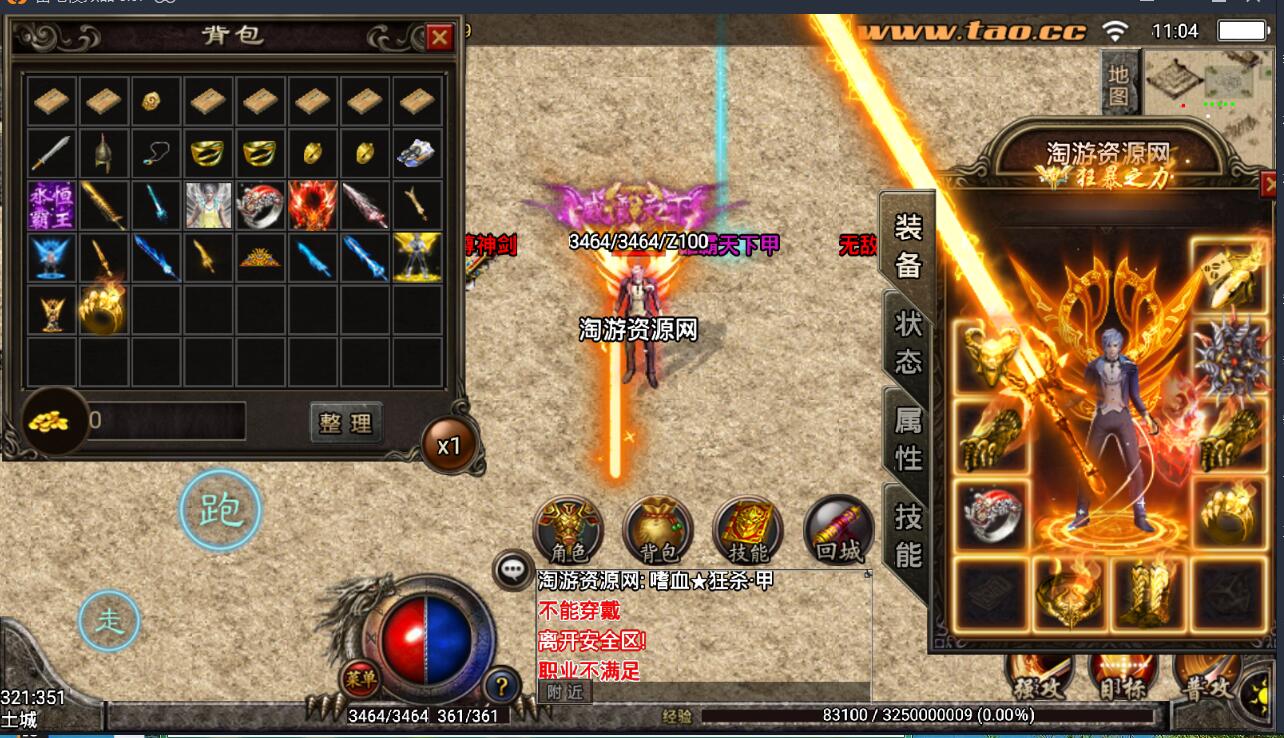Select the necklace item in backpack
1284x738 pixels.
point(154,153)
